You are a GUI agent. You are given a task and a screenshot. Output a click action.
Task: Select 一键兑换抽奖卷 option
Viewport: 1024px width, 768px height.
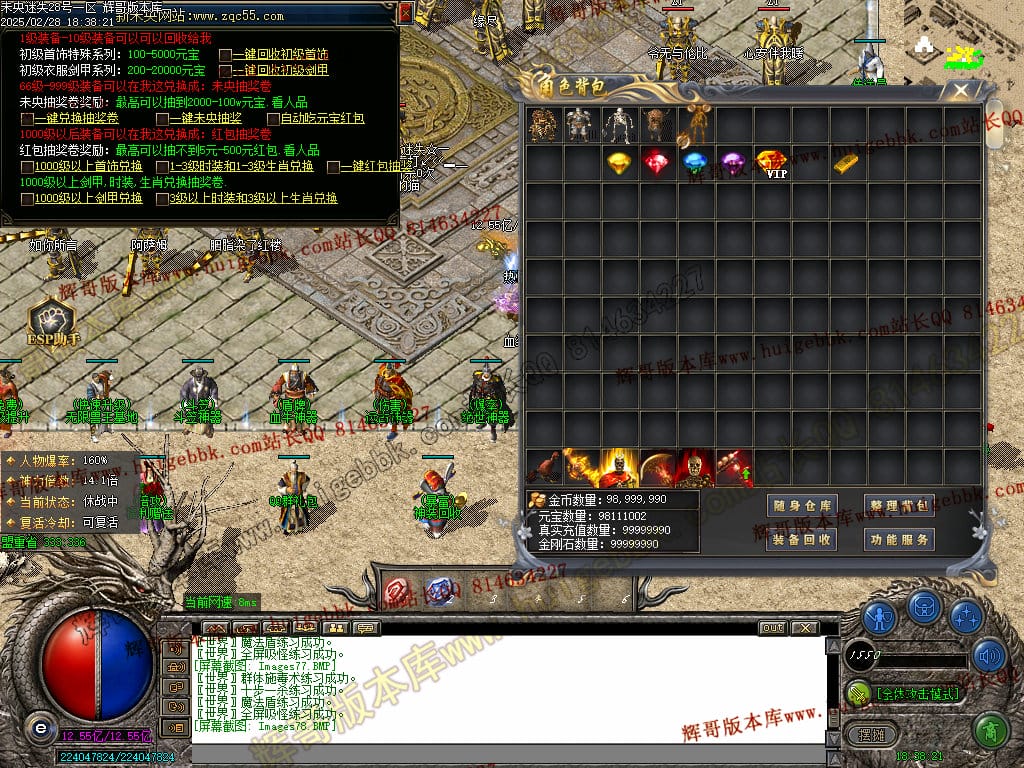[27, 119]
